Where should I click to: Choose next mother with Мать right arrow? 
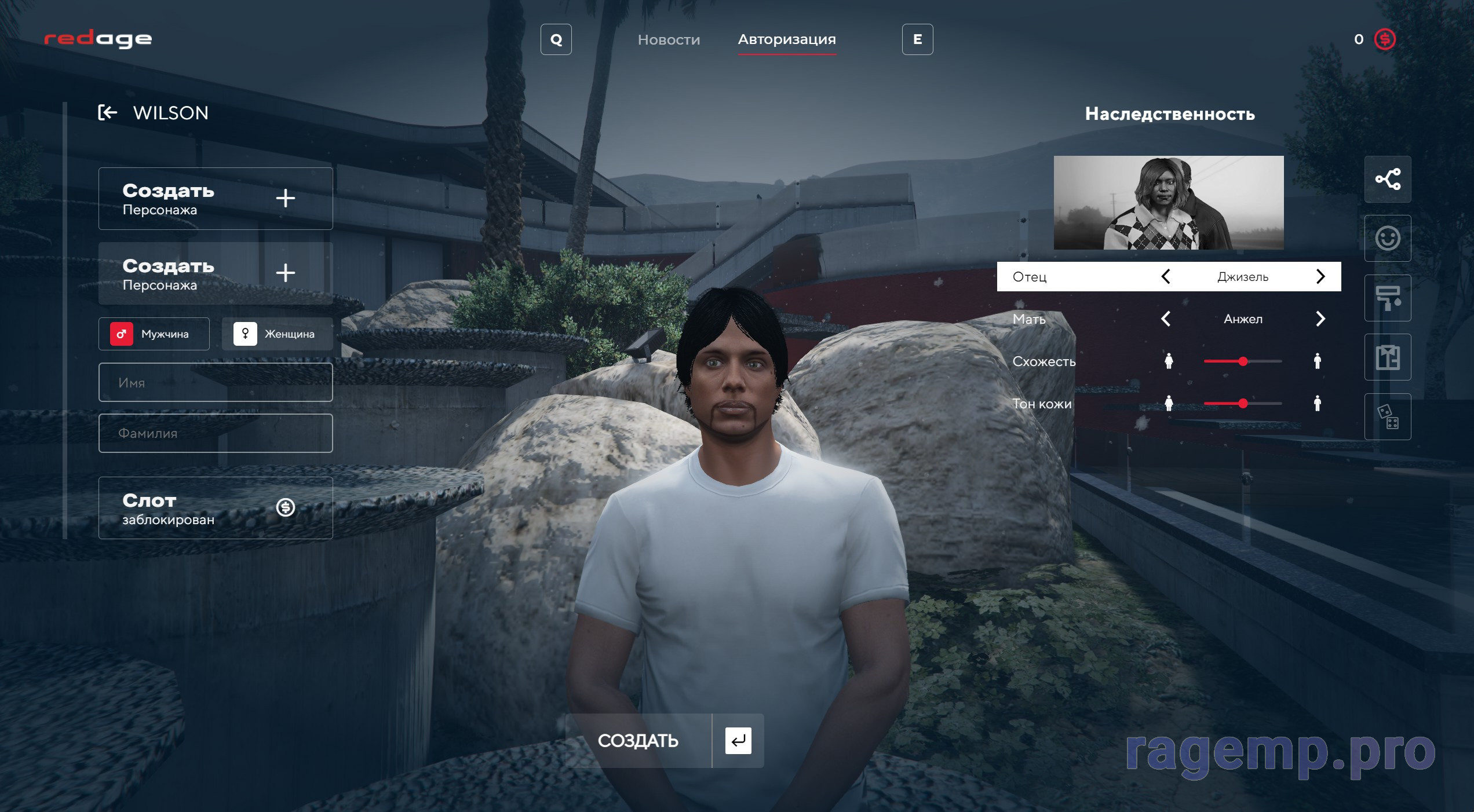(x=1320, y=319)
